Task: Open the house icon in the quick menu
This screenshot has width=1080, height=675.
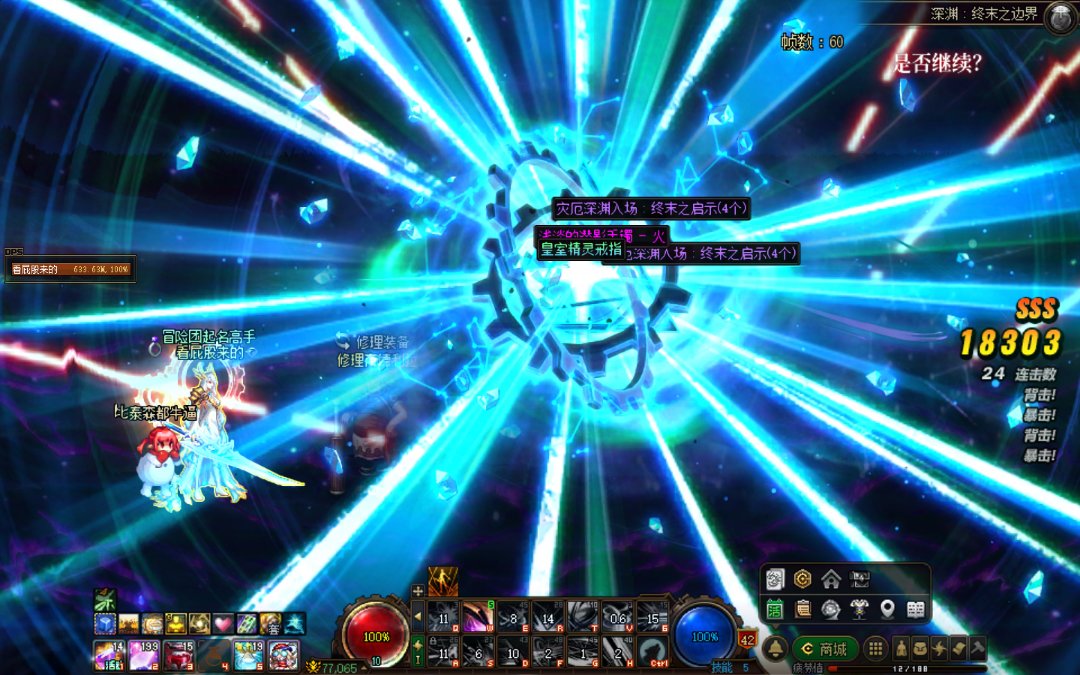Action: pos(830,579)
